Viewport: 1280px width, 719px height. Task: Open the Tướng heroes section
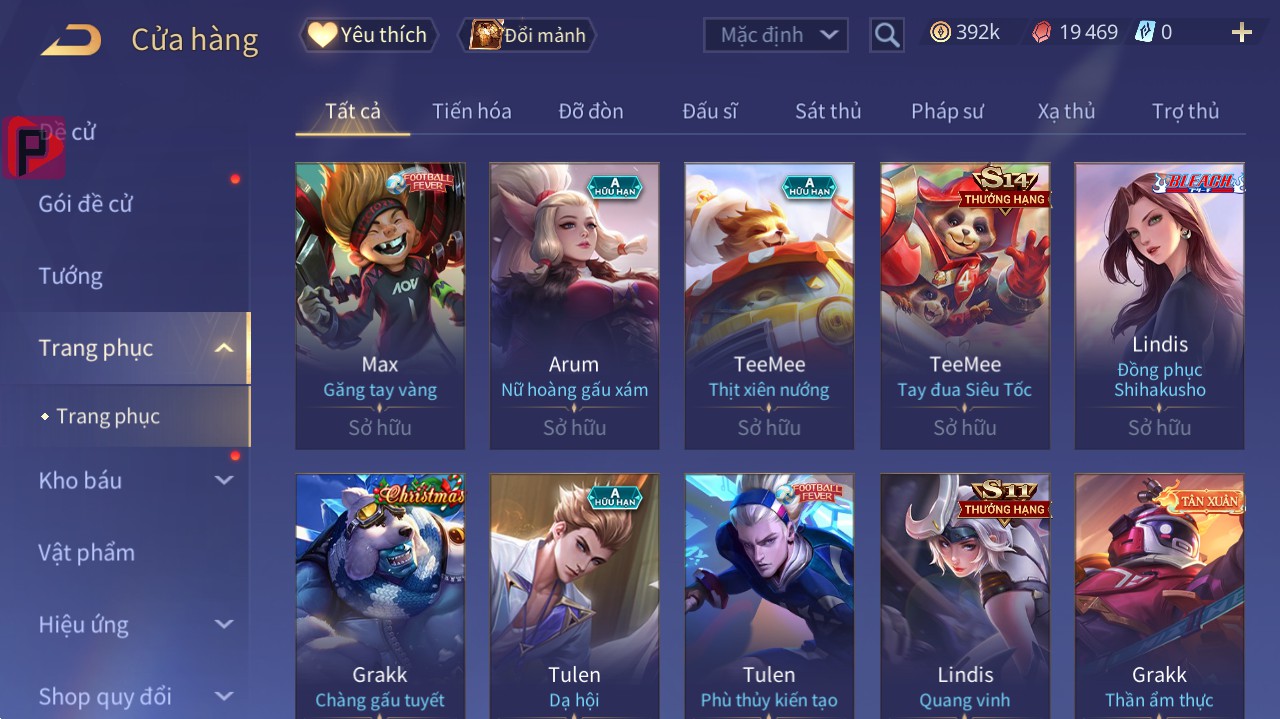(71, 276)
